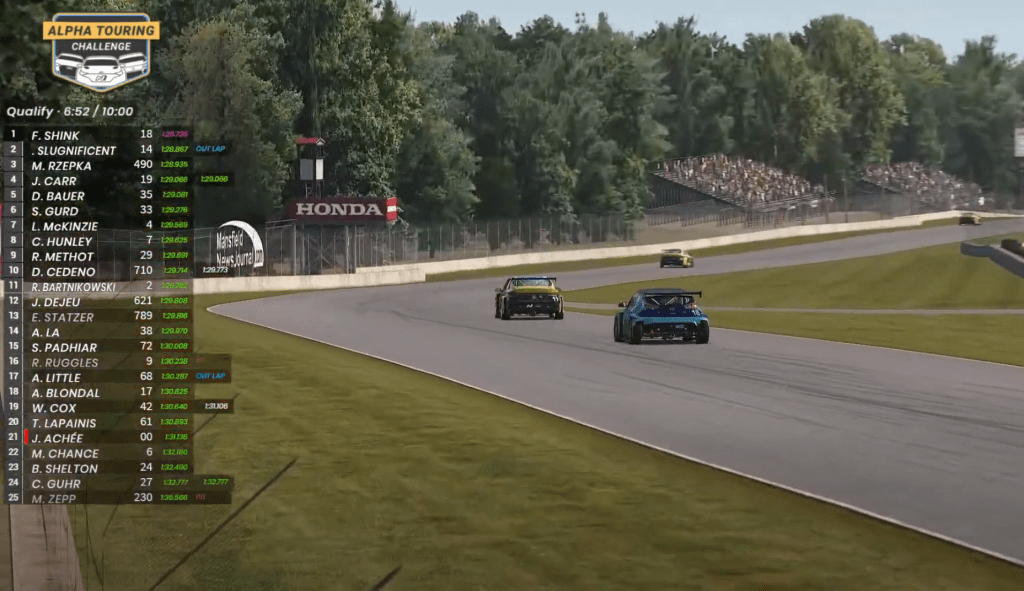Select J. Achée's red-flagged row
This screenshot has height=591, width=1024.
click(56, 438)
